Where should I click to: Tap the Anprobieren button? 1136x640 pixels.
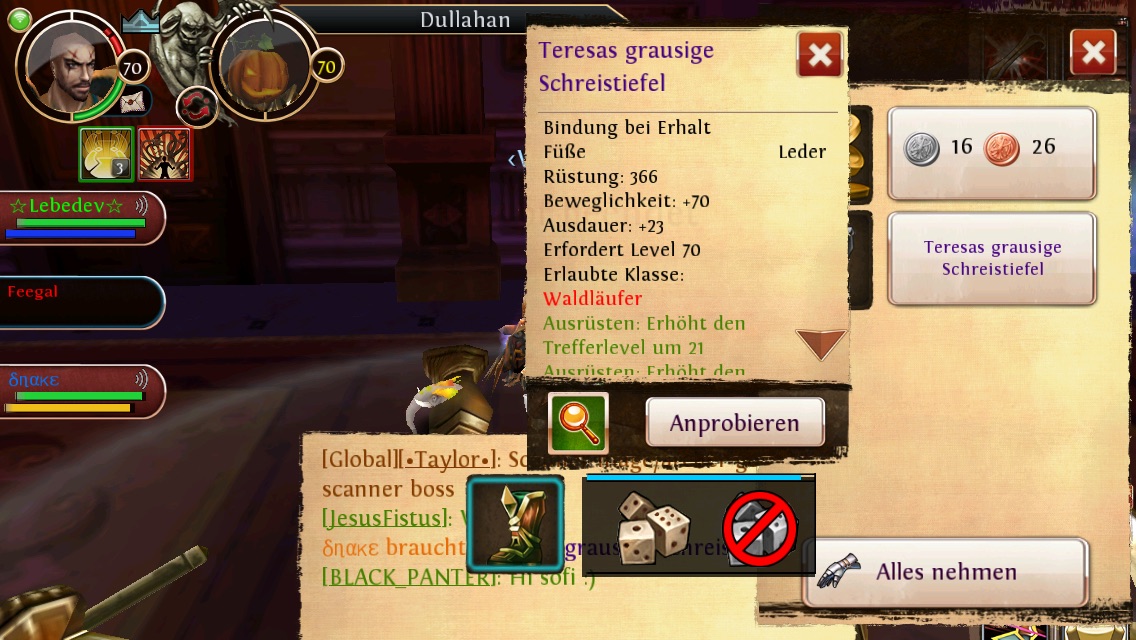734,423
